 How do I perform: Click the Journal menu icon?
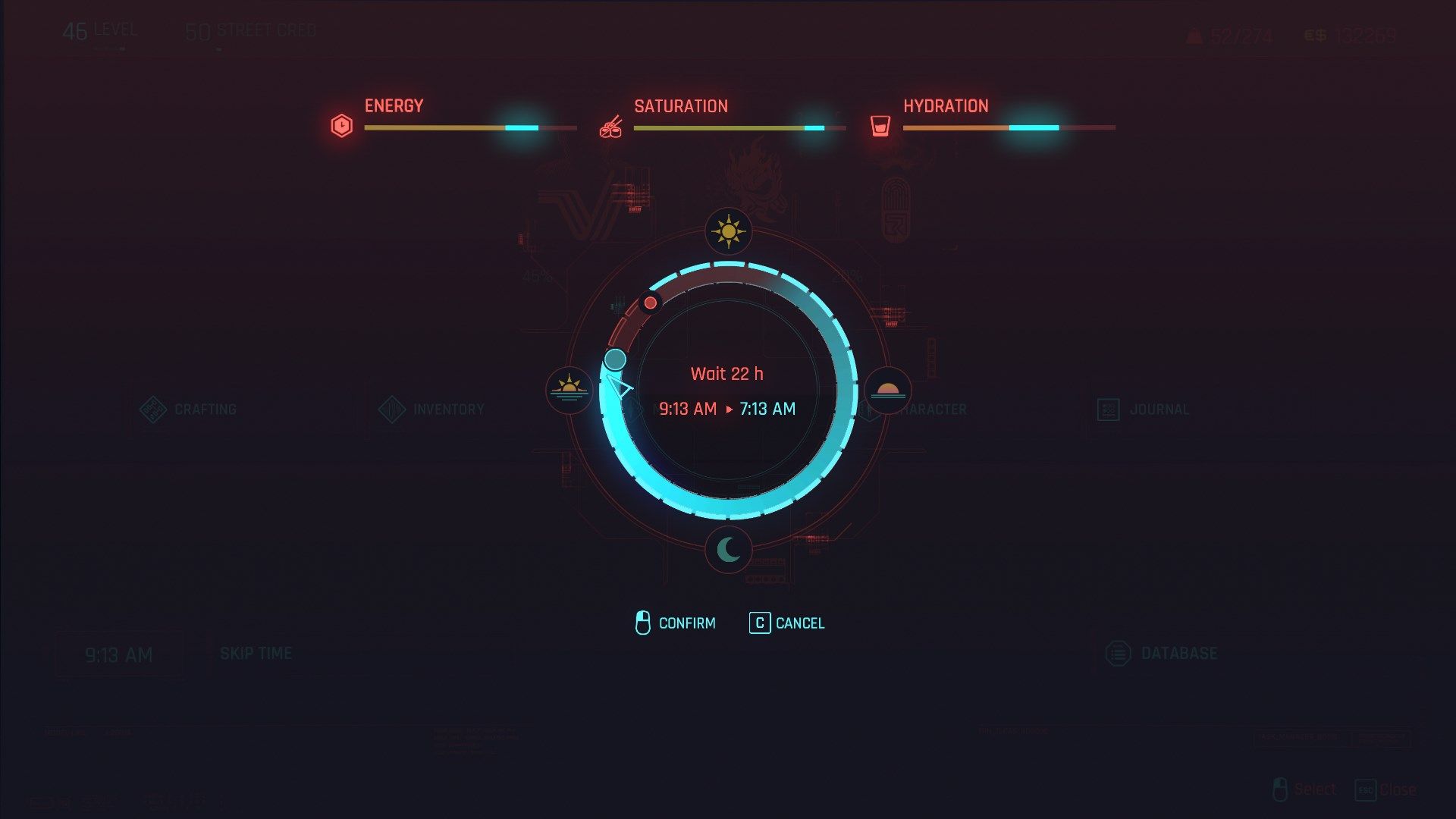[1109, 409]
